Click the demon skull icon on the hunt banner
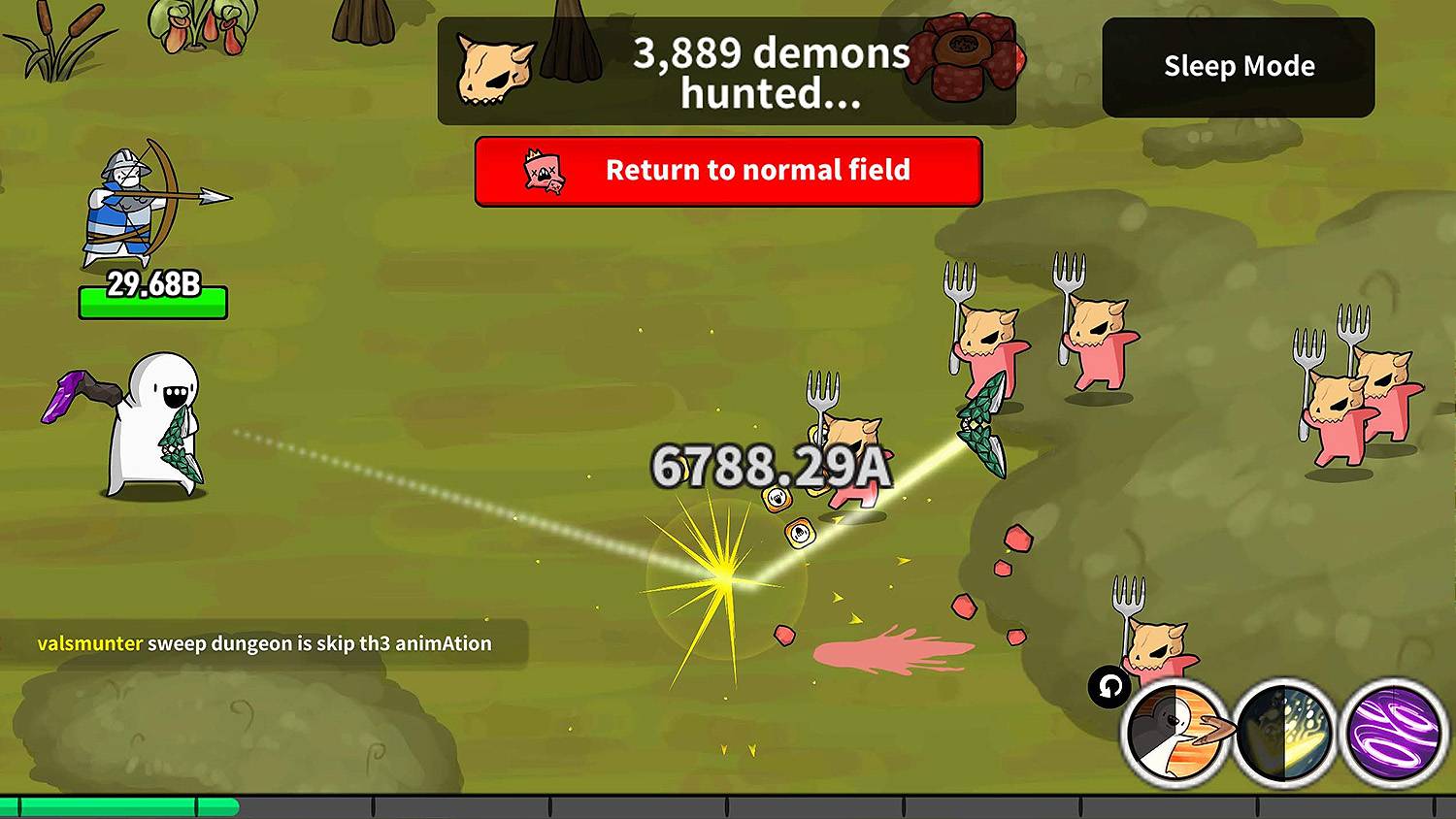The image size is (1456, 819). click(495, 66)
